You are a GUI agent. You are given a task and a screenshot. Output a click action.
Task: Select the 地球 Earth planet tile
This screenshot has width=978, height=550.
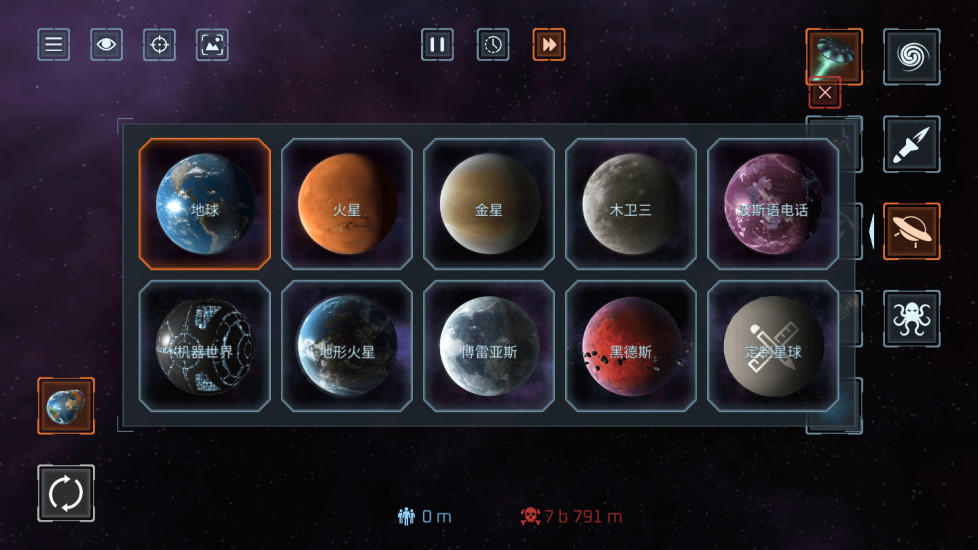click(205, 204)
